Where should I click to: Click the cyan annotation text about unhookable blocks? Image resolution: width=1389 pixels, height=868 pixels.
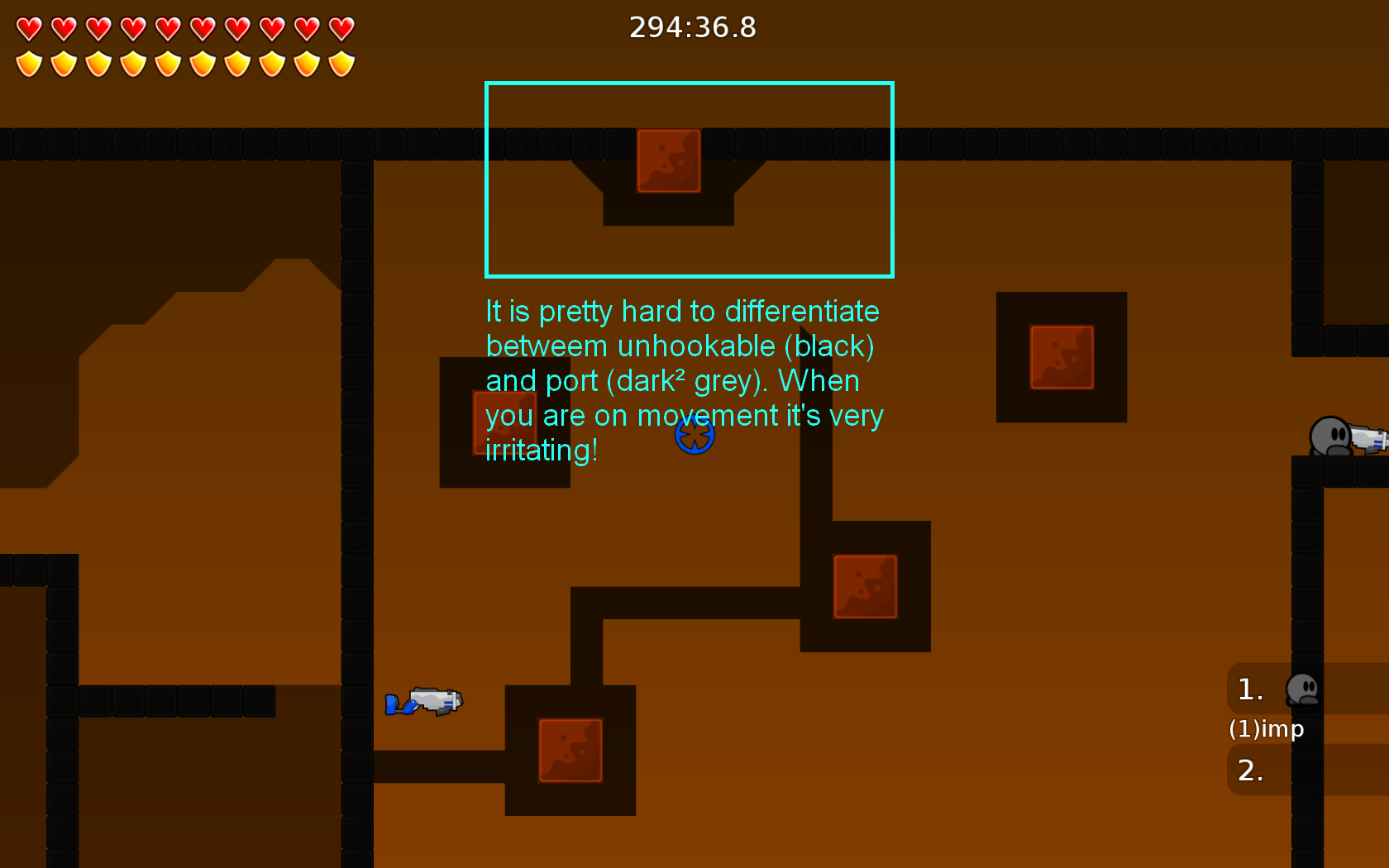(x=683, y=380)
